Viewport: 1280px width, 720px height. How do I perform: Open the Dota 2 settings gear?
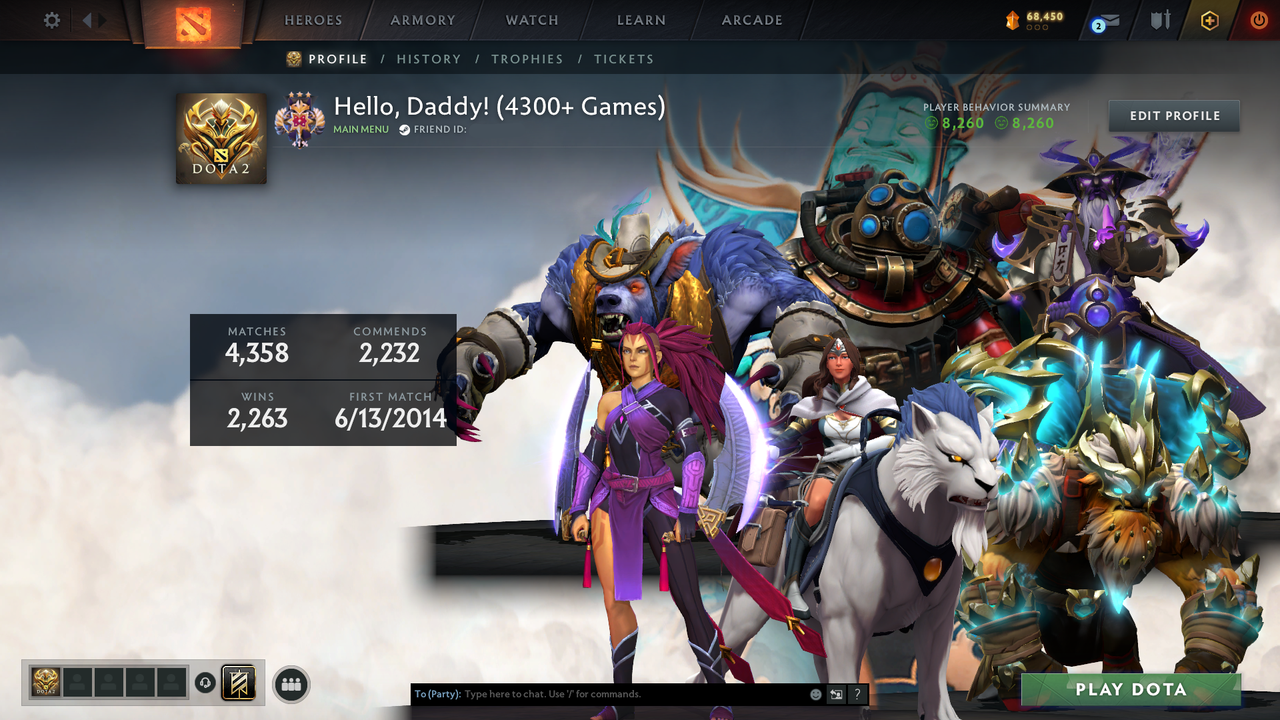[x=51, y=19]
